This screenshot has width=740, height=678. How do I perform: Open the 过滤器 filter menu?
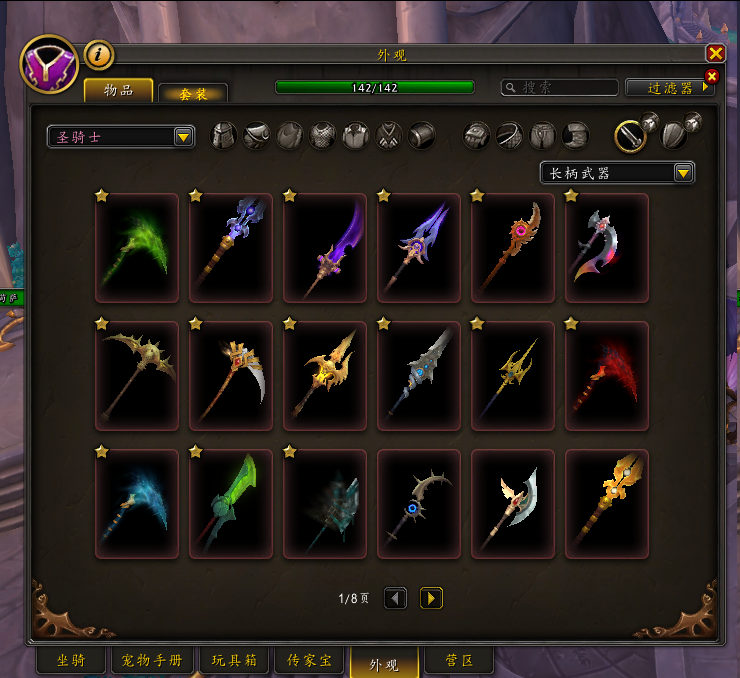click(x=669, y=88)
